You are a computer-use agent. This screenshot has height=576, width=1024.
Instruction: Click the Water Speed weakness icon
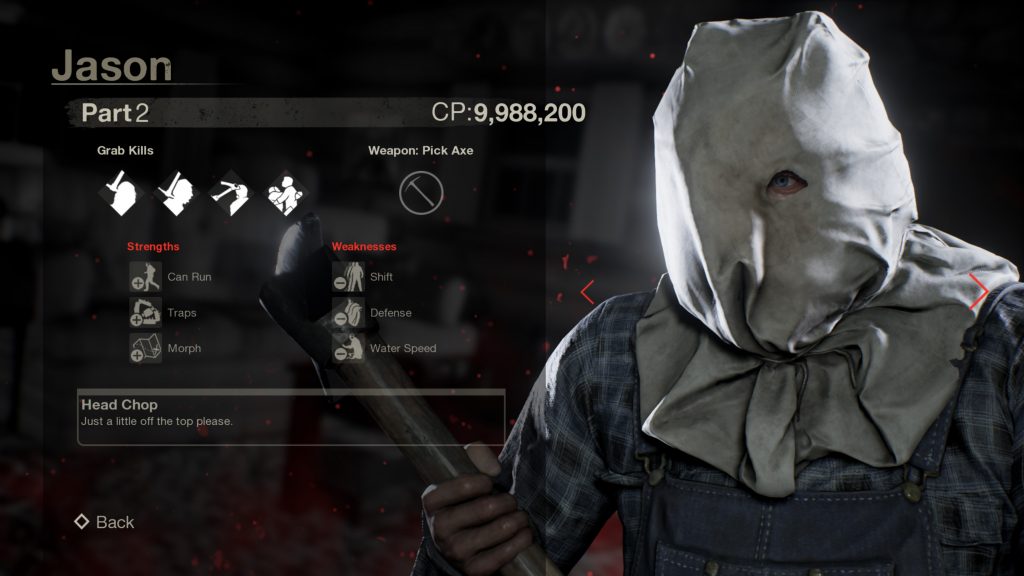[x=348, y=349]
